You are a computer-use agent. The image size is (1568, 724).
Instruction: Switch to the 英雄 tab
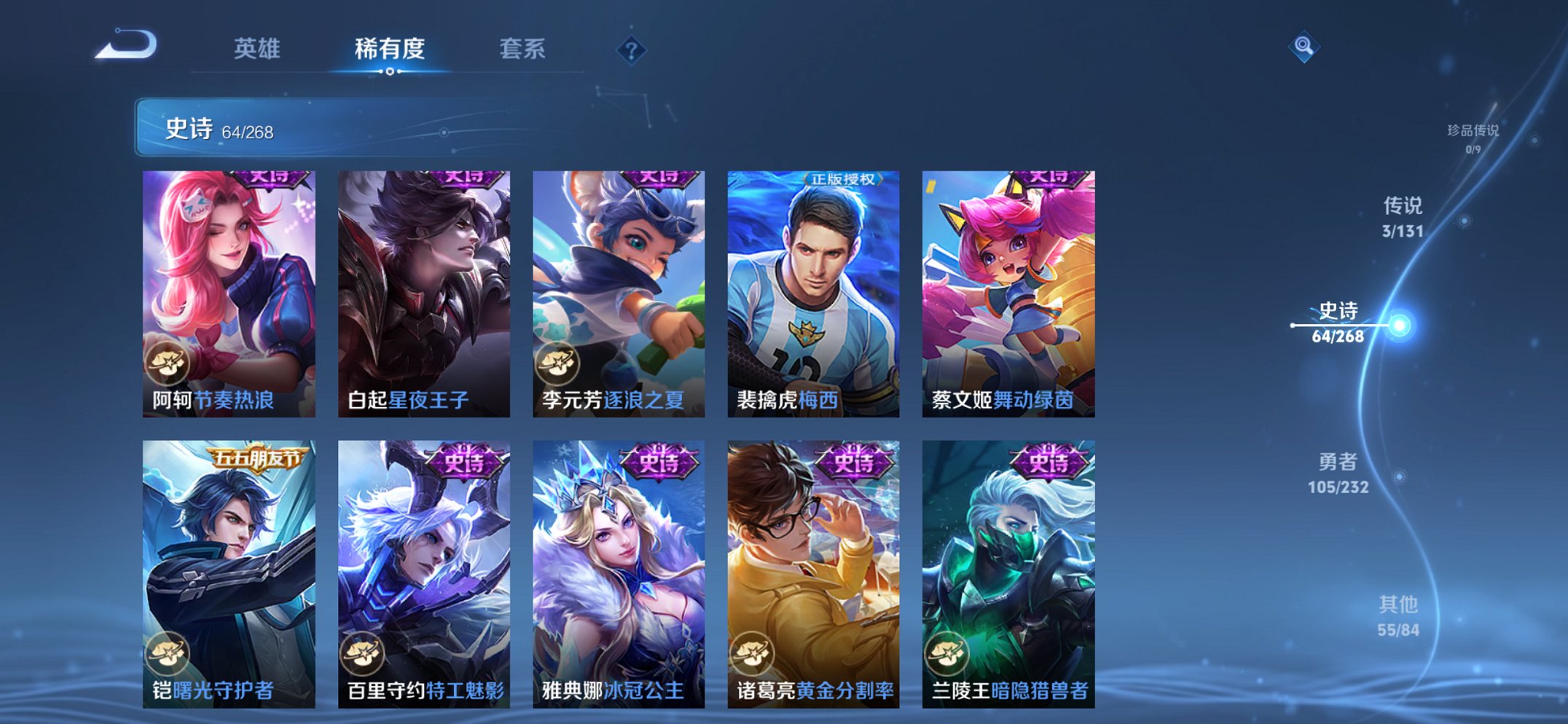click(259, 50)
